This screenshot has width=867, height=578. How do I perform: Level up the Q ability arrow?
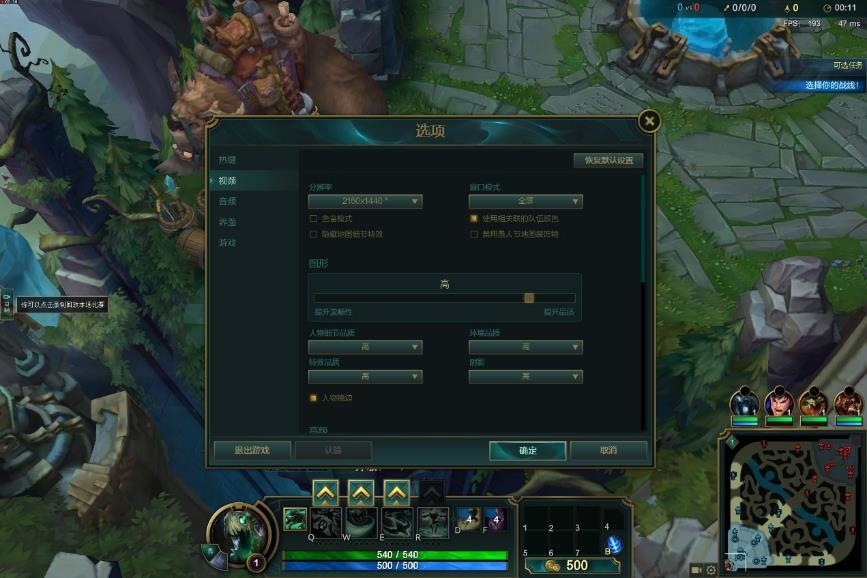coord(326,492)
